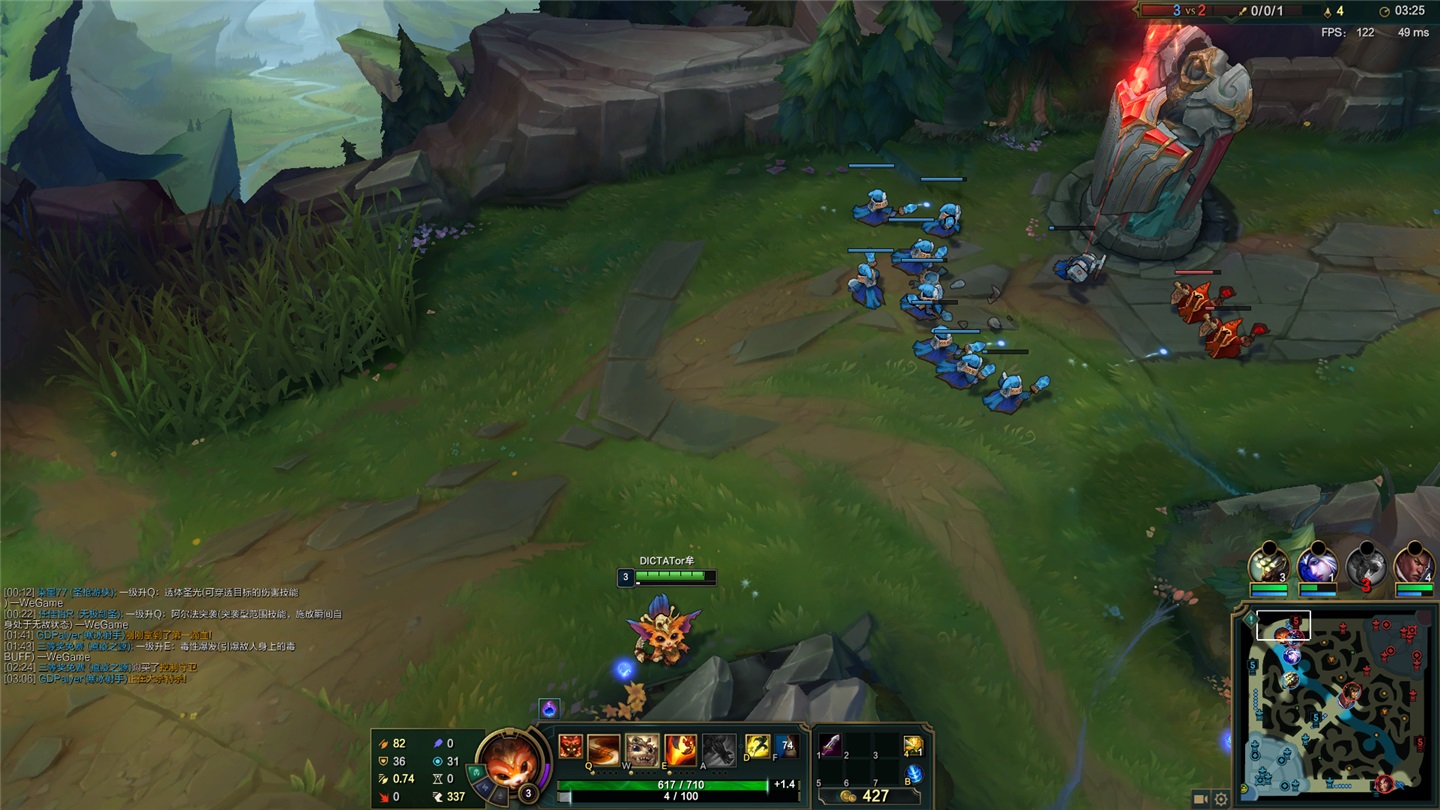
Task: Select the blue-haired archer teammate portrait
Action: pyautogui.click(x=1317, y=566)
